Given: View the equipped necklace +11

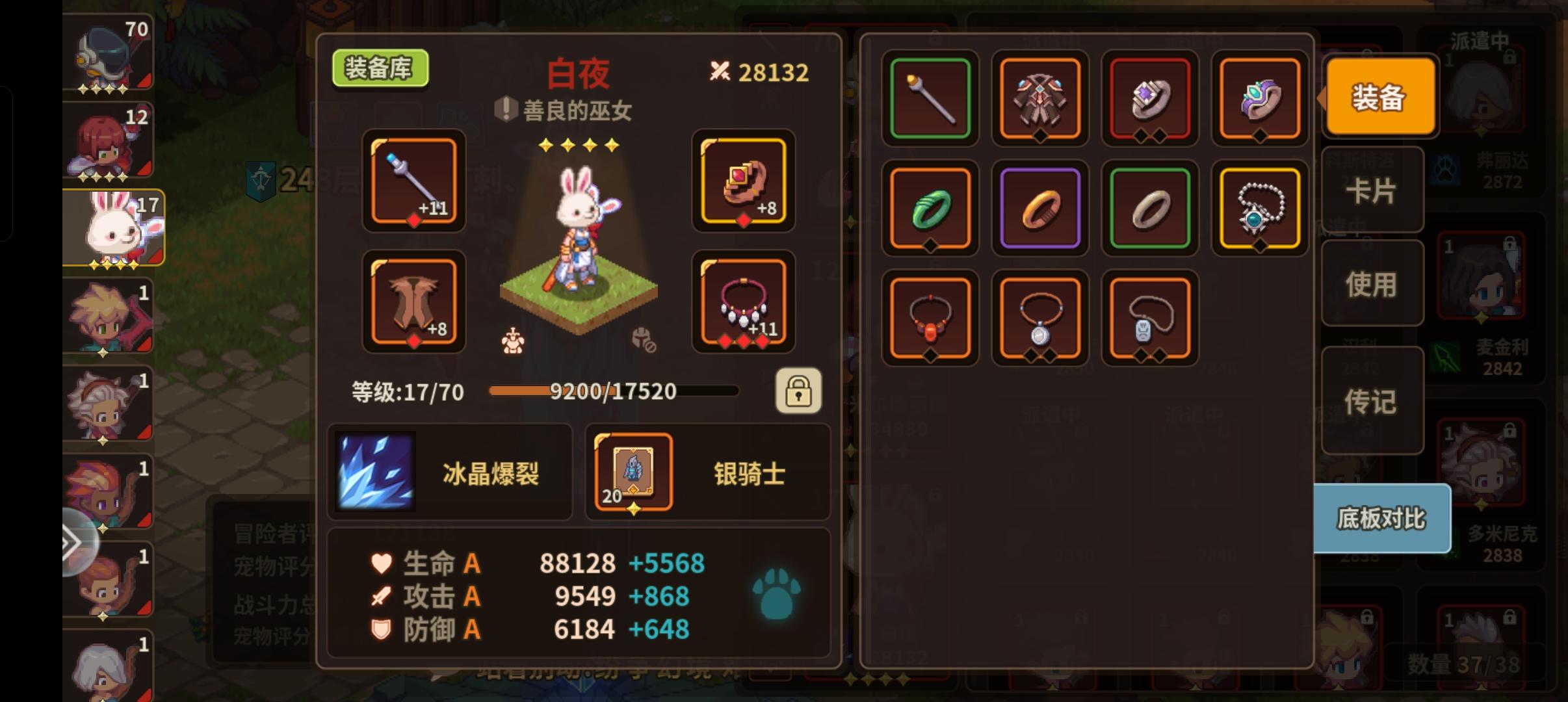Looking at the screenshot, I should [x=742, y=301].
